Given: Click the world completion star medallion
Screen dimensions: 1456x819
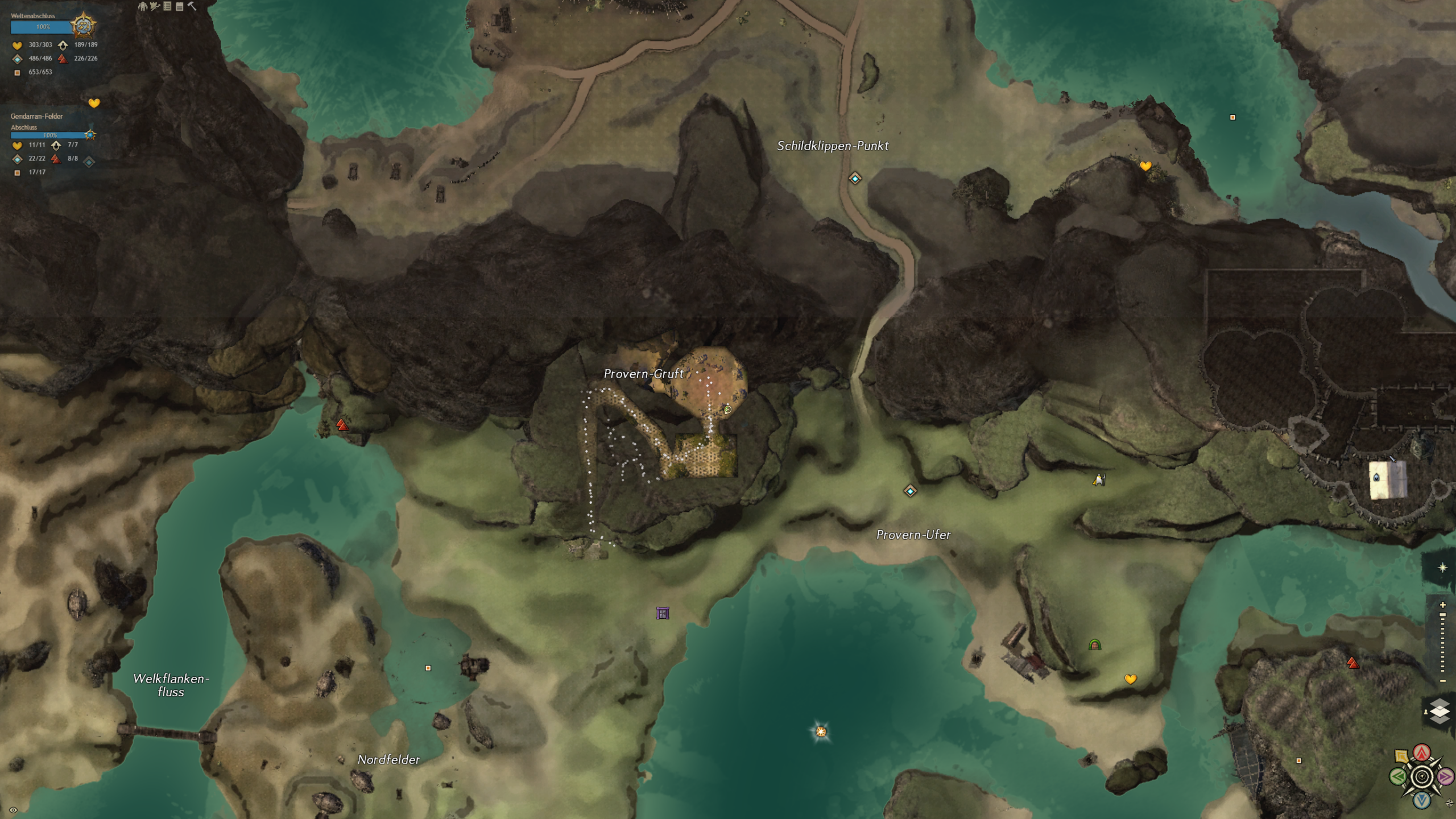Looking at the screenshot, I should 84,26.
